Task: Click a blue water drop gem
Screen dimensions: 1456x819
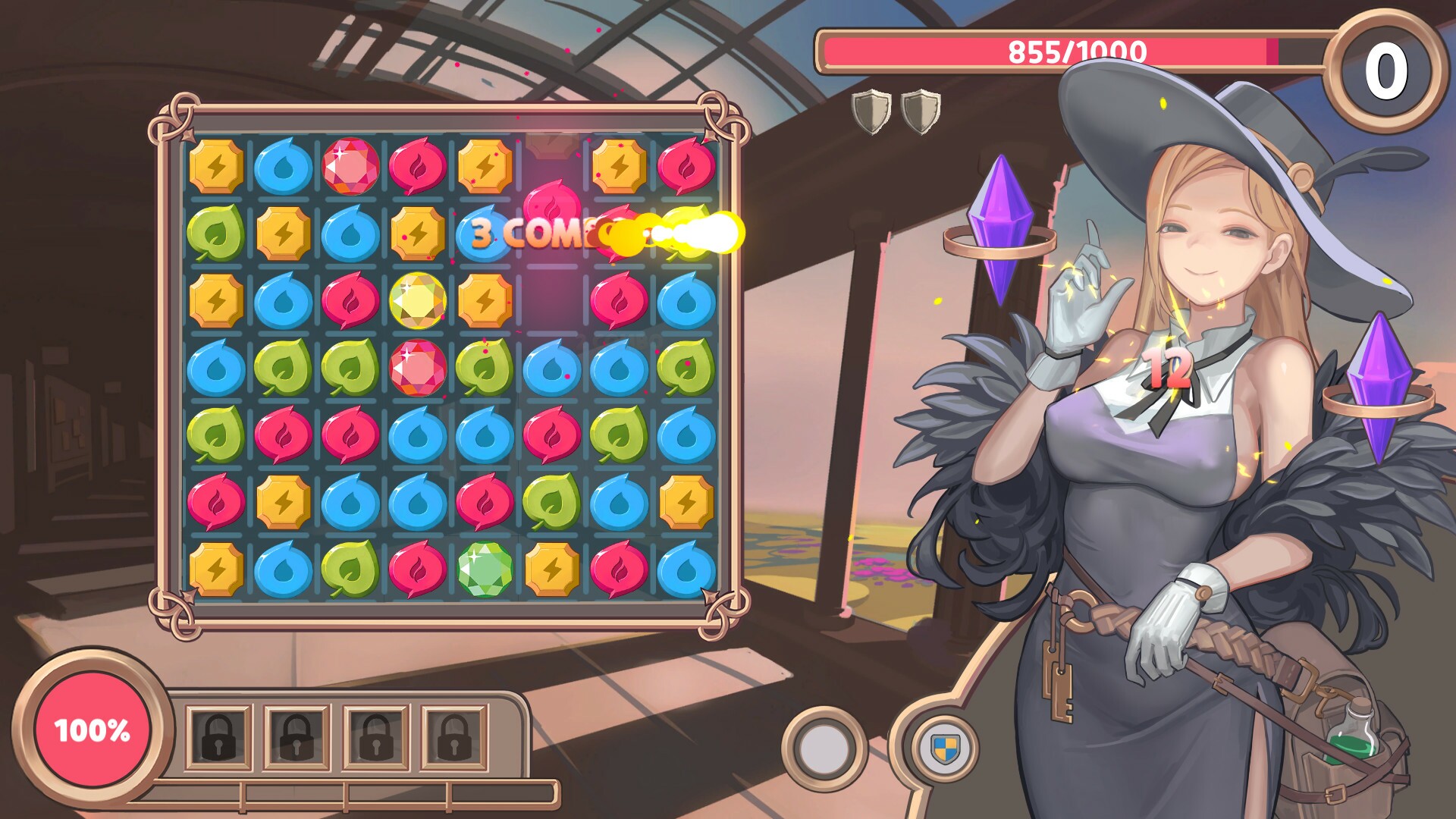Action: coord(284,165)
